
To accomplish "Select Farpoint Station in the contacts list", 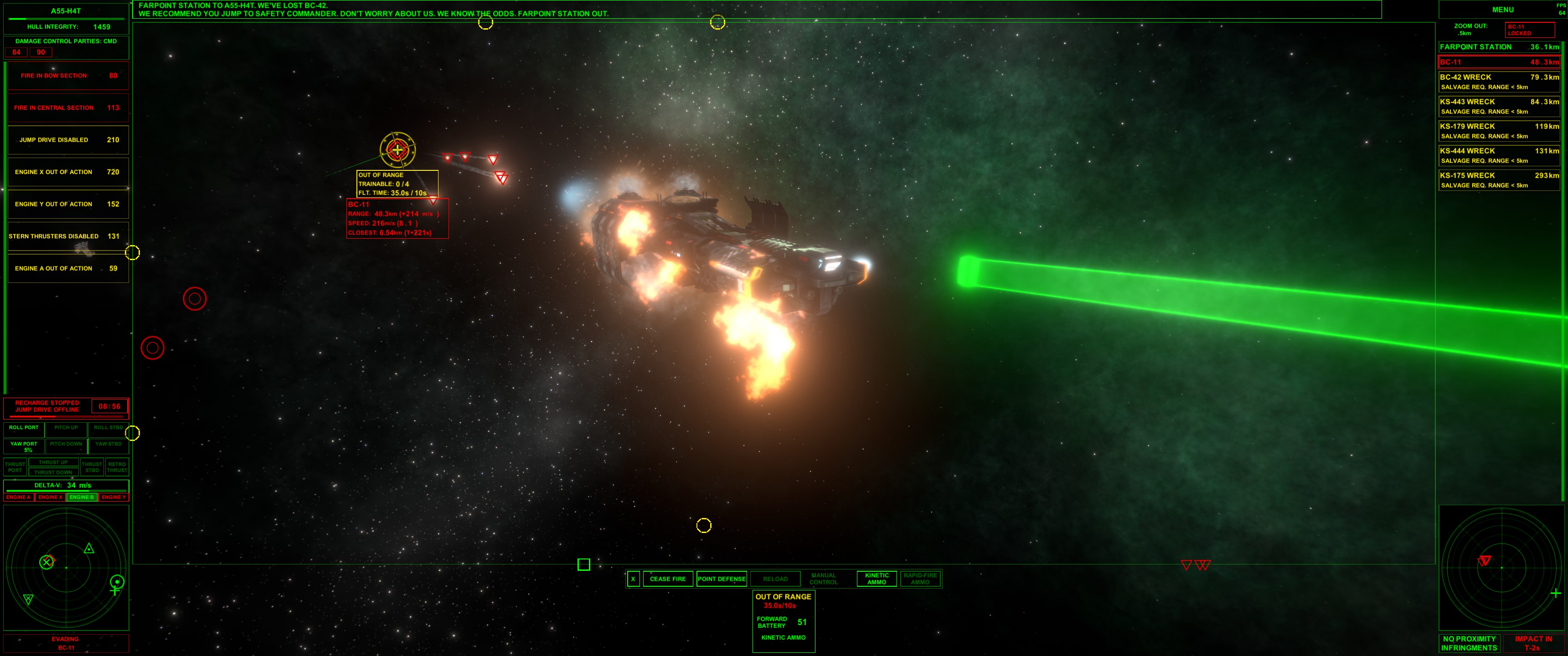I will [1499, 47].
